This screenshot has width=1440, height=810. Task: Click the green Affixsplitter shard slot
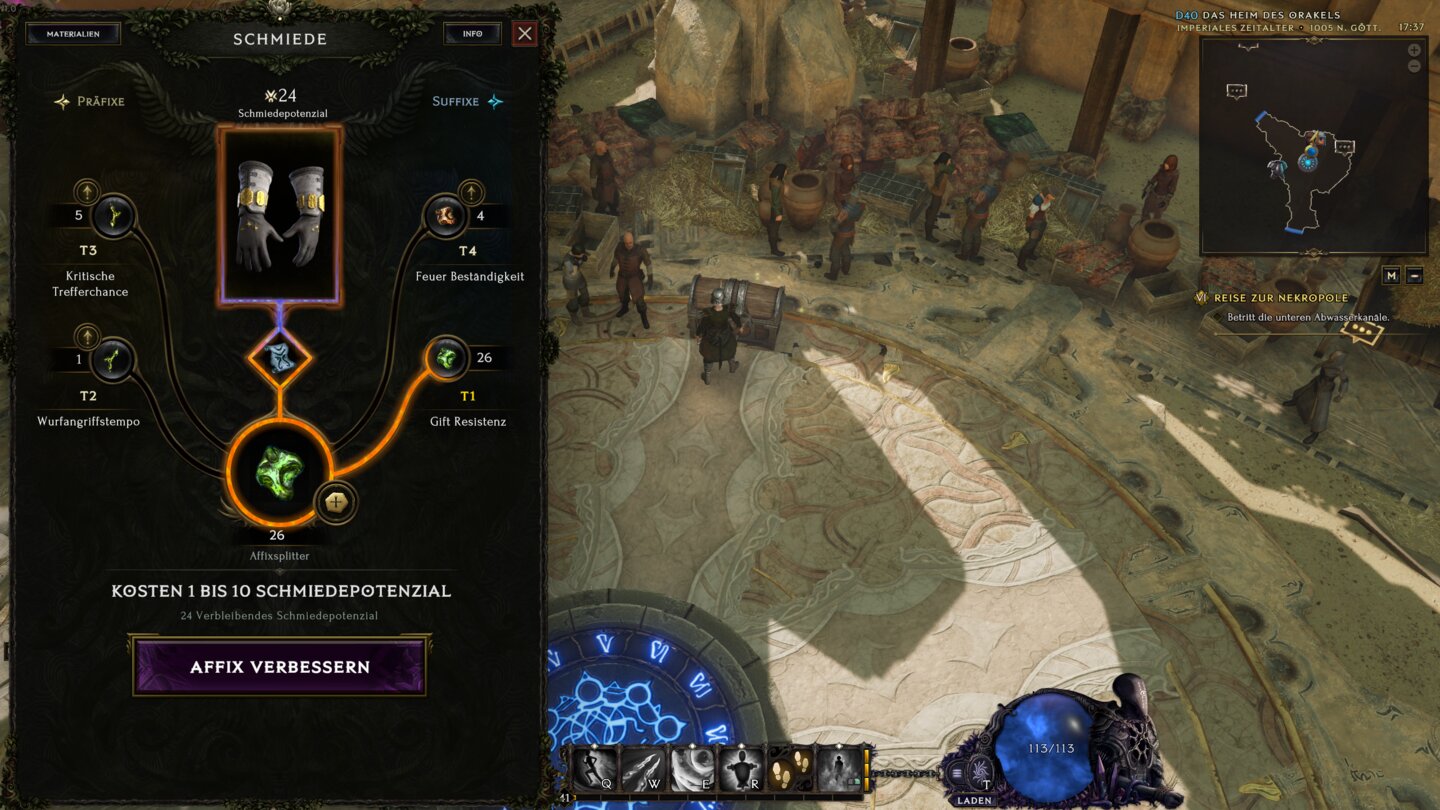click(279, 472)
